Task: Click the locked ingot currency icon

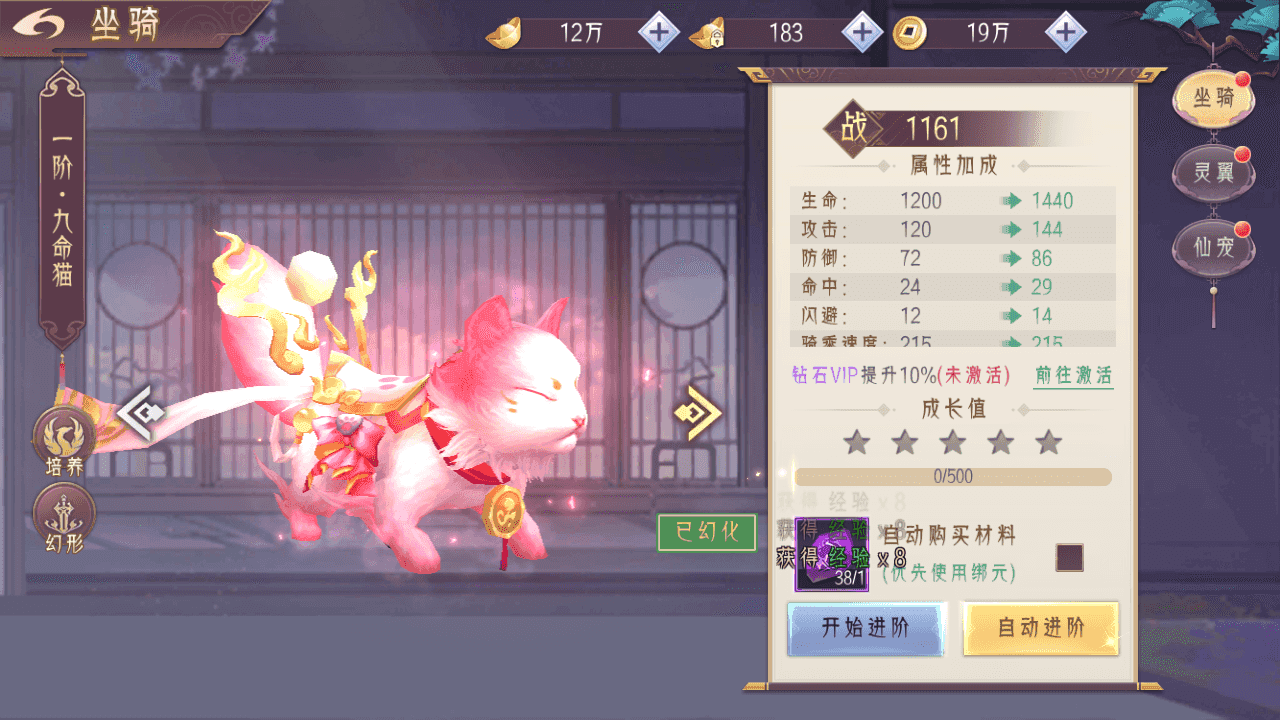Action: click(706, 31)
